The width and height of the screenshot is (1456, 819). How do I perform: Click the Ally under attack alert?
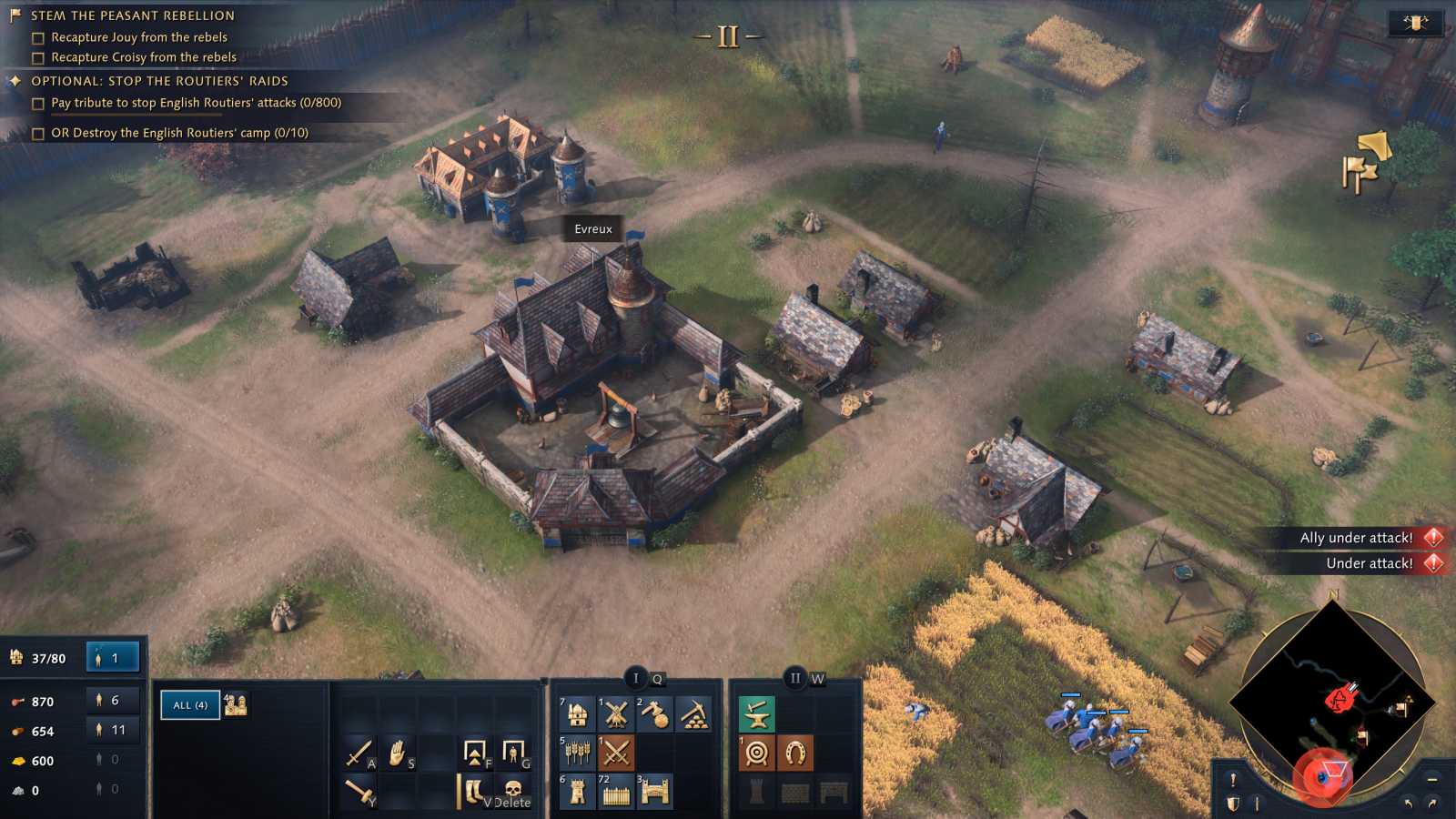1356,538
